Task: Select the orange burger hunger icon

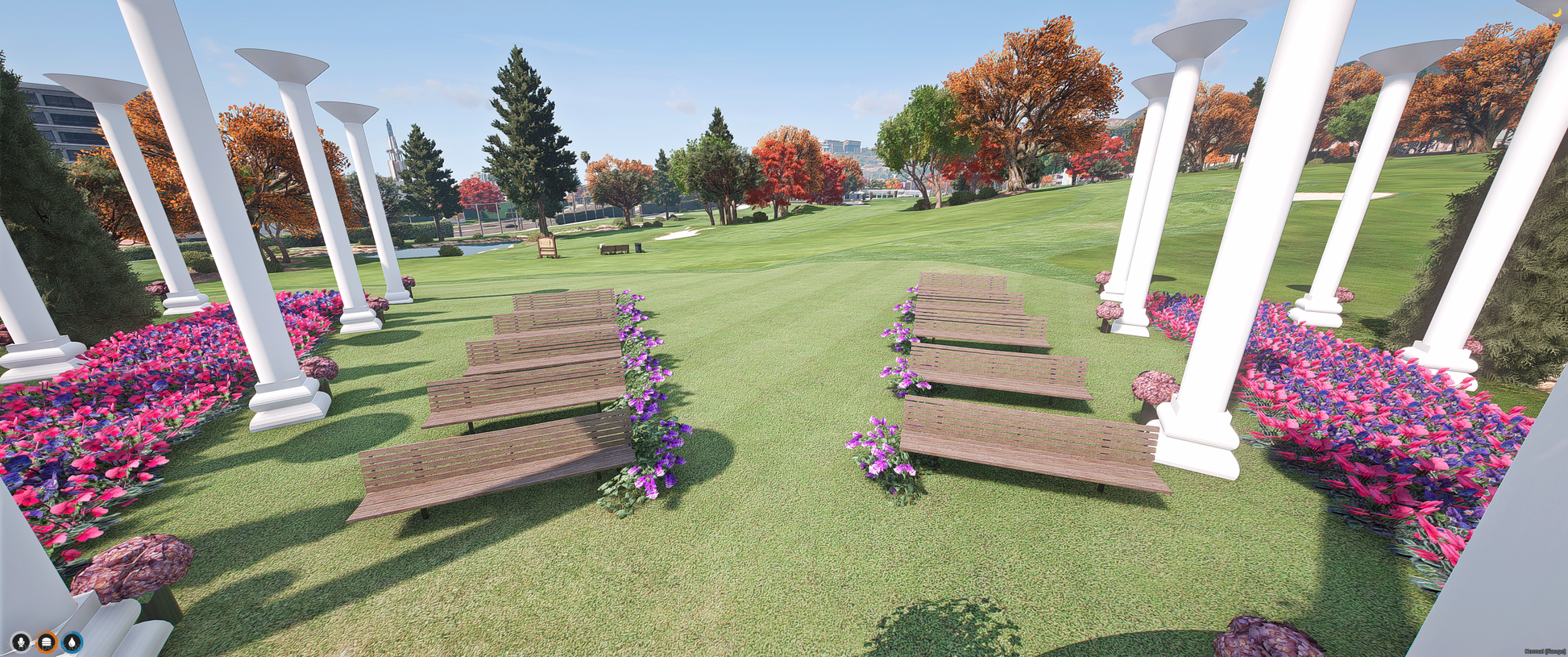Action: pyautogui.click(x=47, y=642)
